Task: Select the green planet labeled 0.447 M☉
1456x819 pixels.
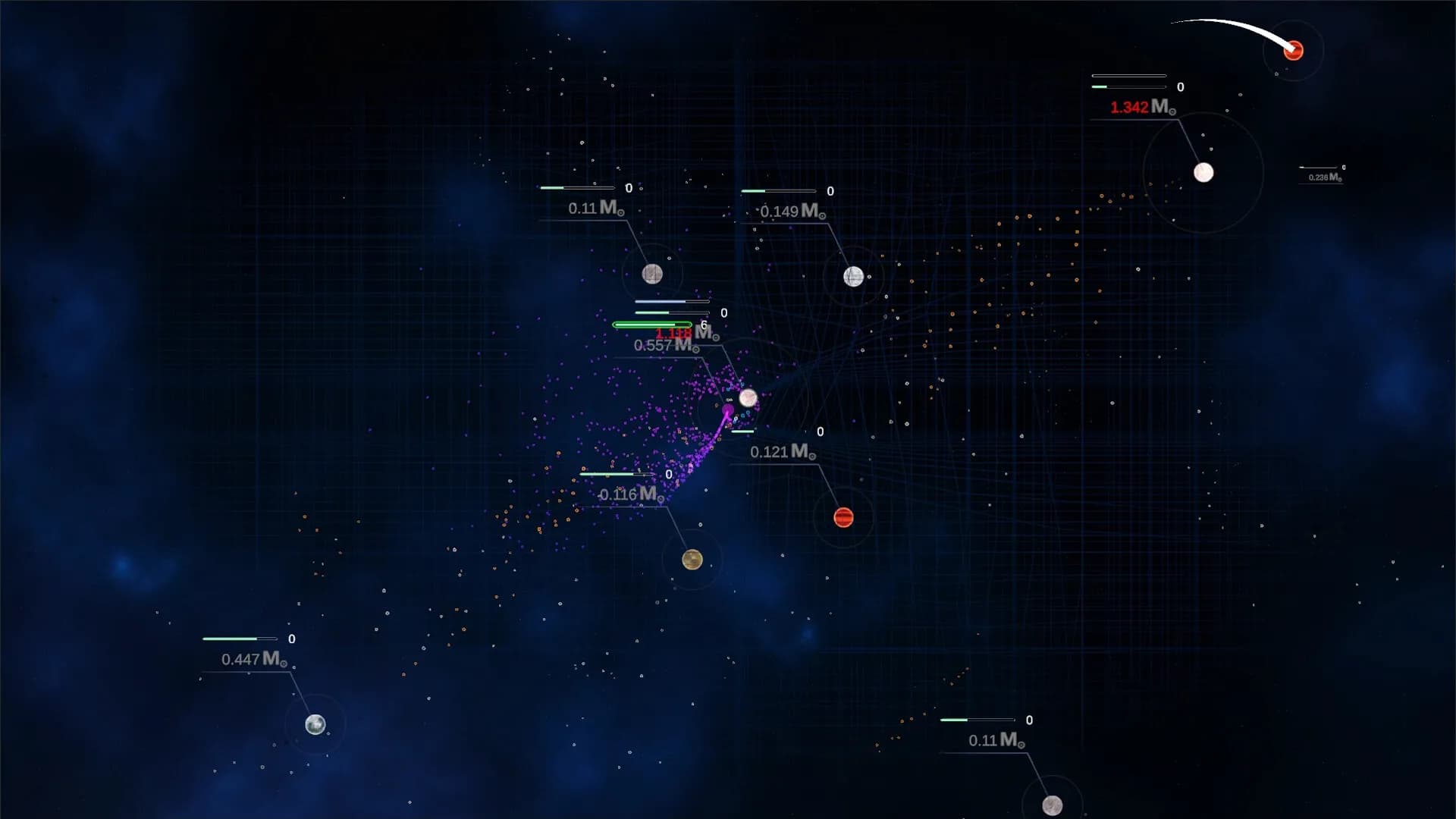Action: pos(315,725)
